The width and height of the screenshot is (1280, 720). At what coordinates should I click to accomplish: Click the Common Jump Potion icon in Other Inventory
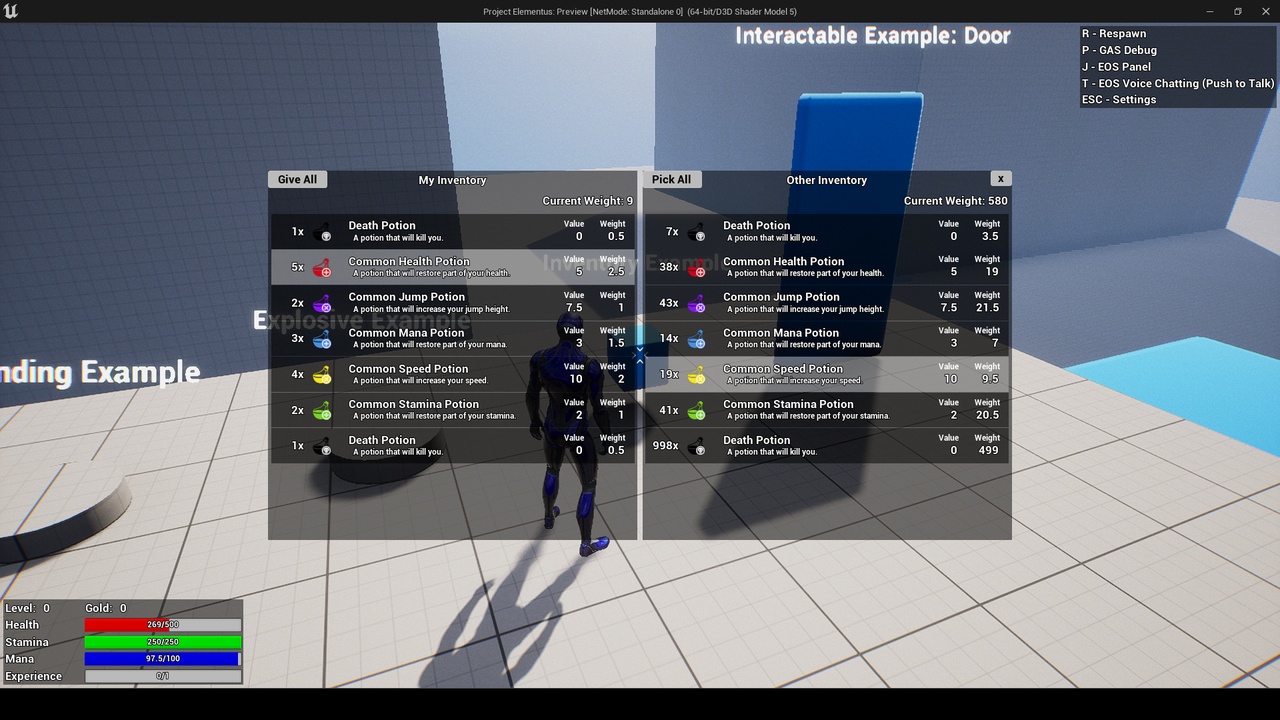(x=697, y=302)
